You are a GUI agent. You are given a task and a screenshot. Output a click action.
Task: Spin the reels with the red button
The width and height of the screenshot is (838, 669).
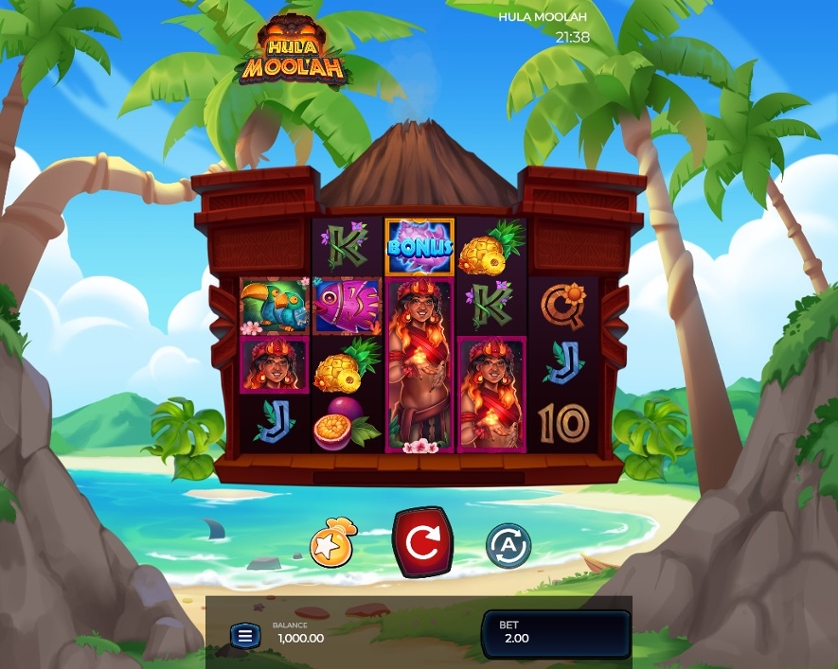pos(422,542)
